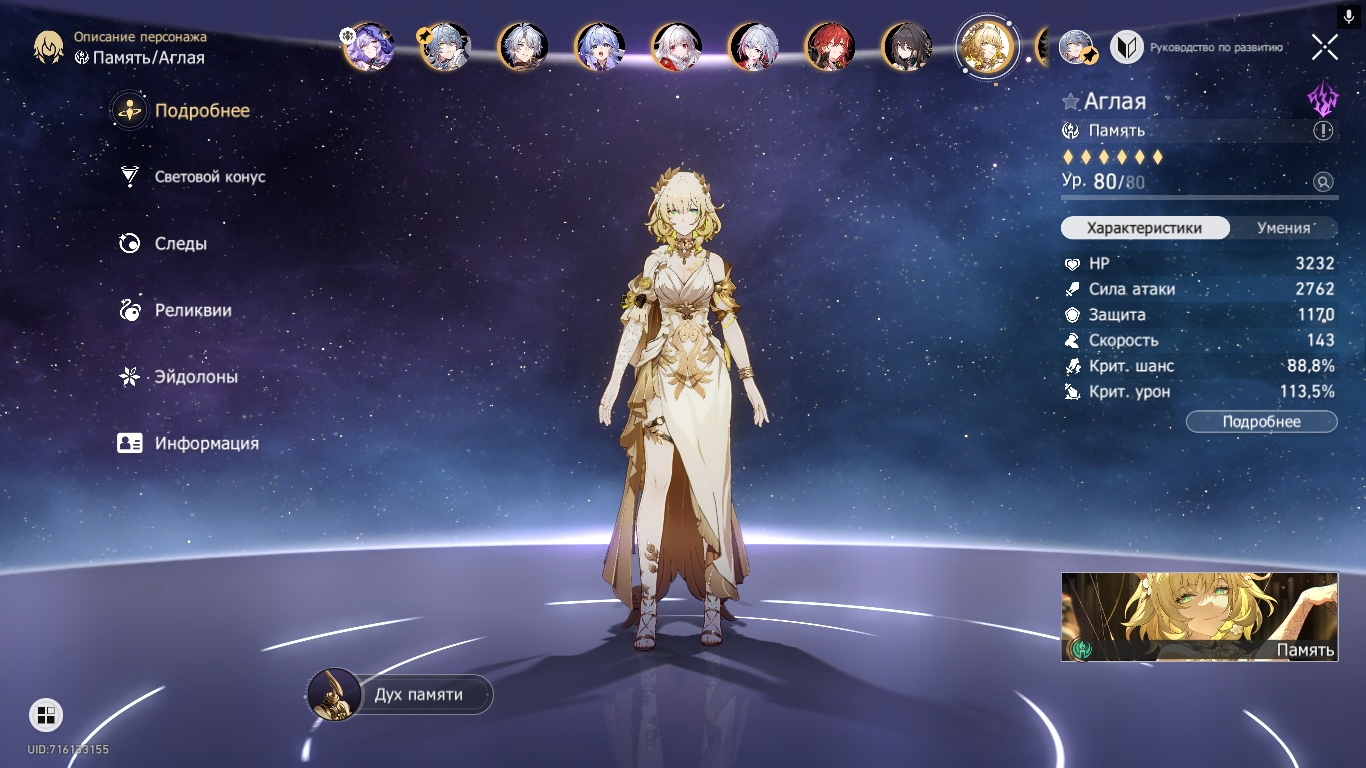Toggle the favorite star next to Аглая
The width and height of the screenshot is (1366, 768).
click(x=1071, y=102)
